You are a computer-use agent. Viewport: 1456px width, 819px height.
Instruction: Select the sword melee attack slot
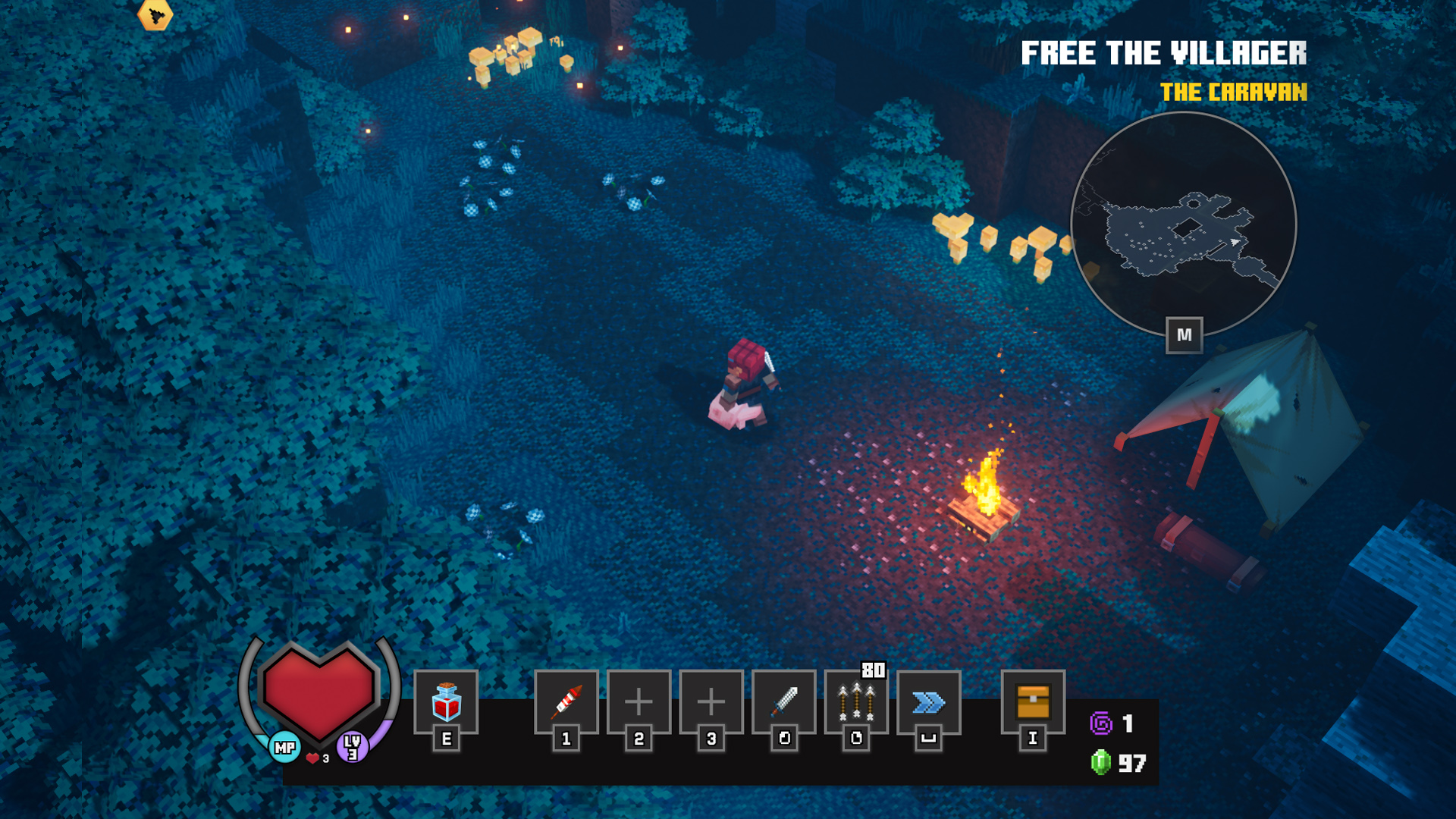(x=784, y=702)
